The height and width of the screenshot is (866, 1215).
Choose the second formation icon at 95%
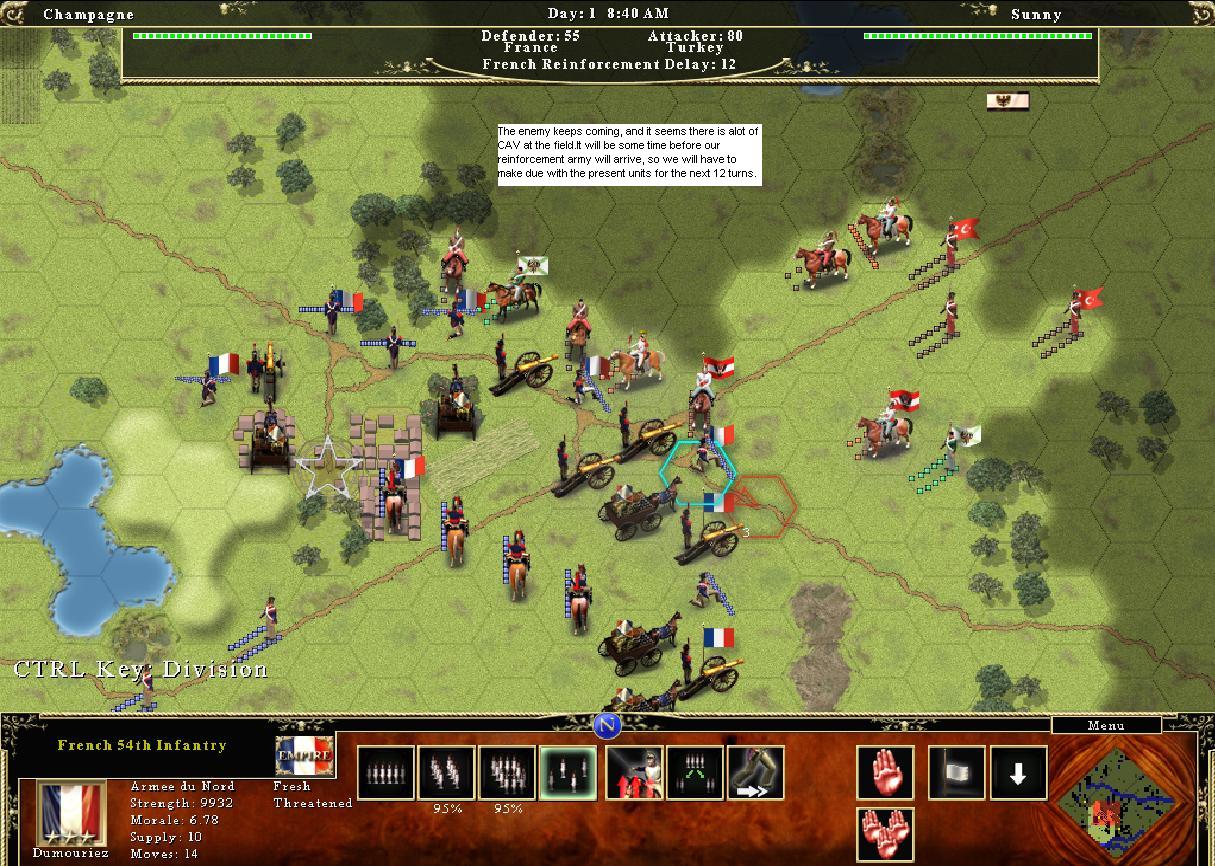446,773
